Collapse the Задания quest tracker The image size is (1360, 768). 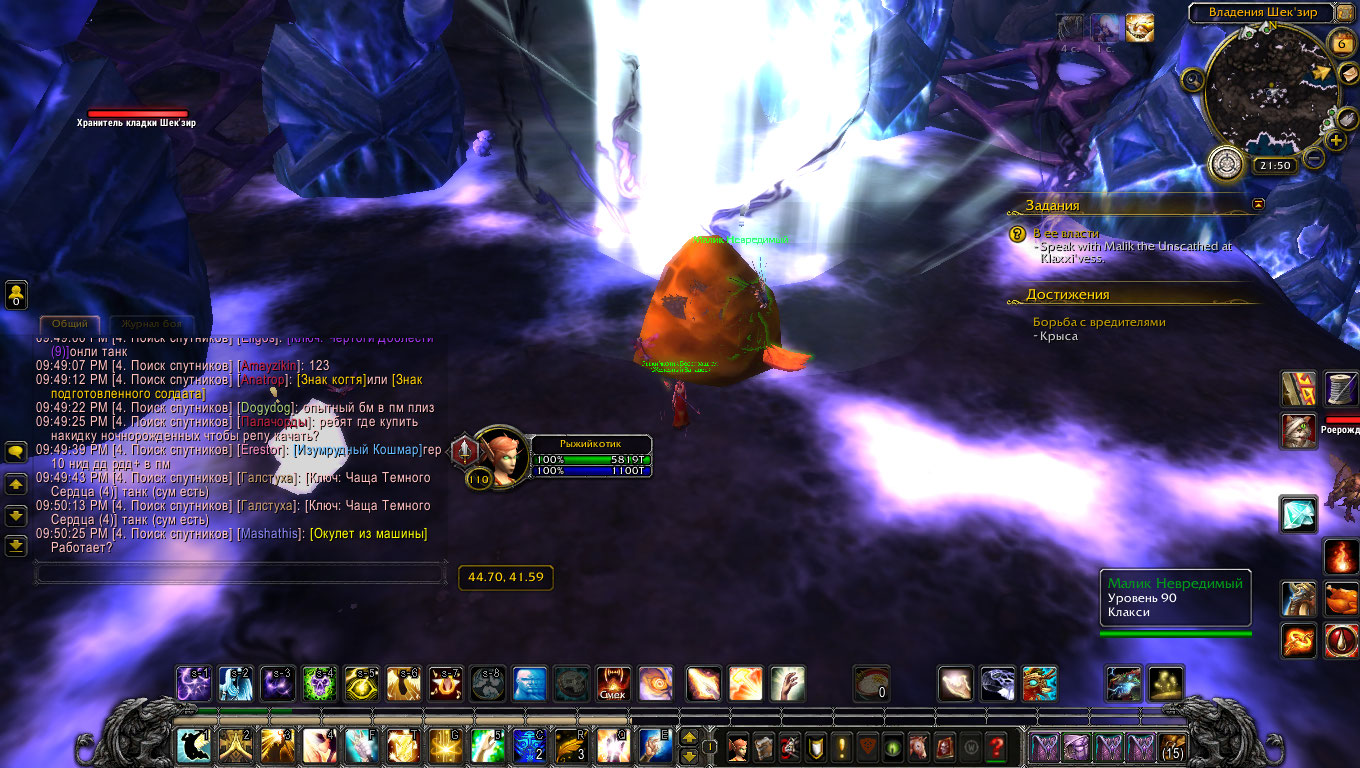coord(1258,203)
